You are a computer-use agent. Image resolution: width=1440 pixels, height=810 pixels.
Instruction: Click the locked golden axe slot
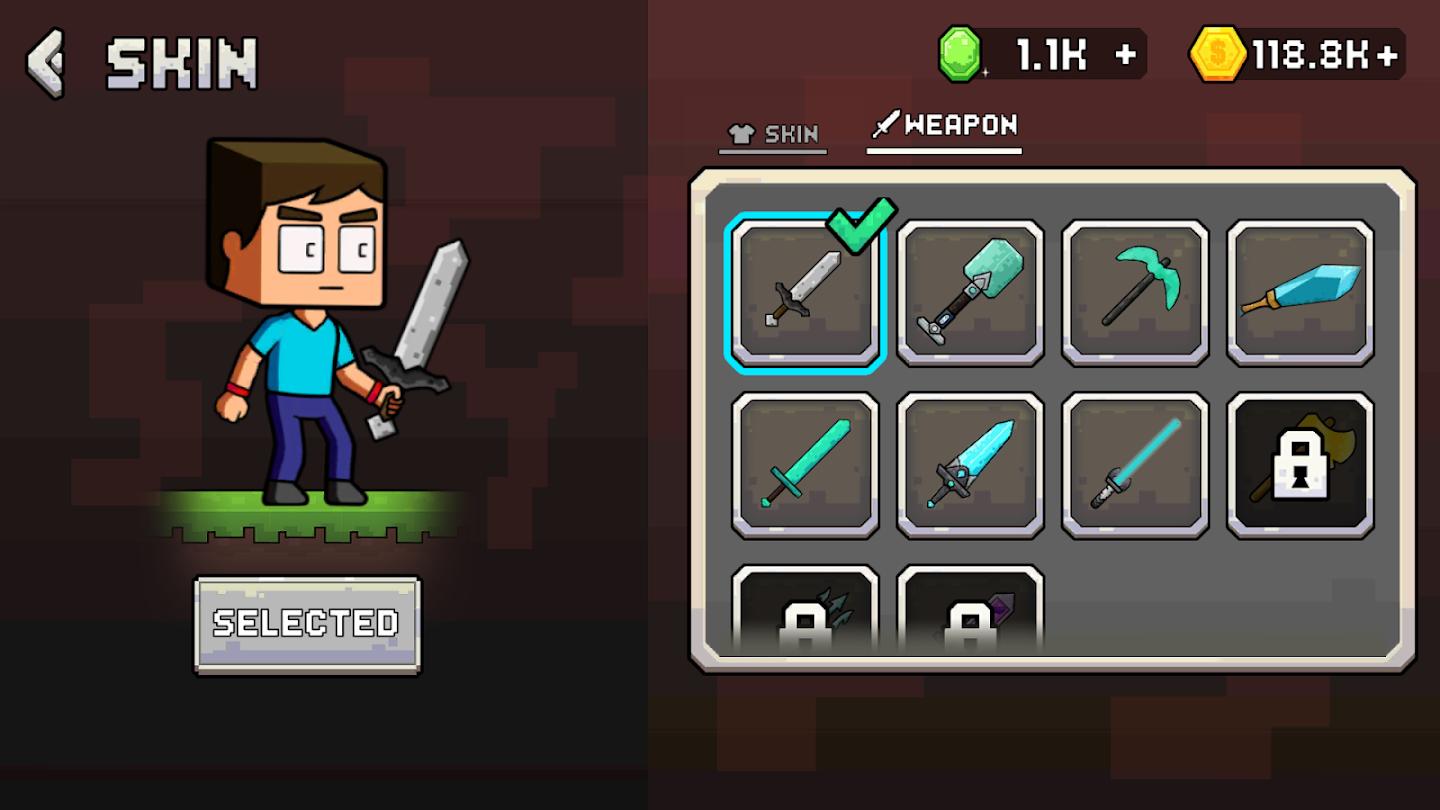tap(1299, 465)
